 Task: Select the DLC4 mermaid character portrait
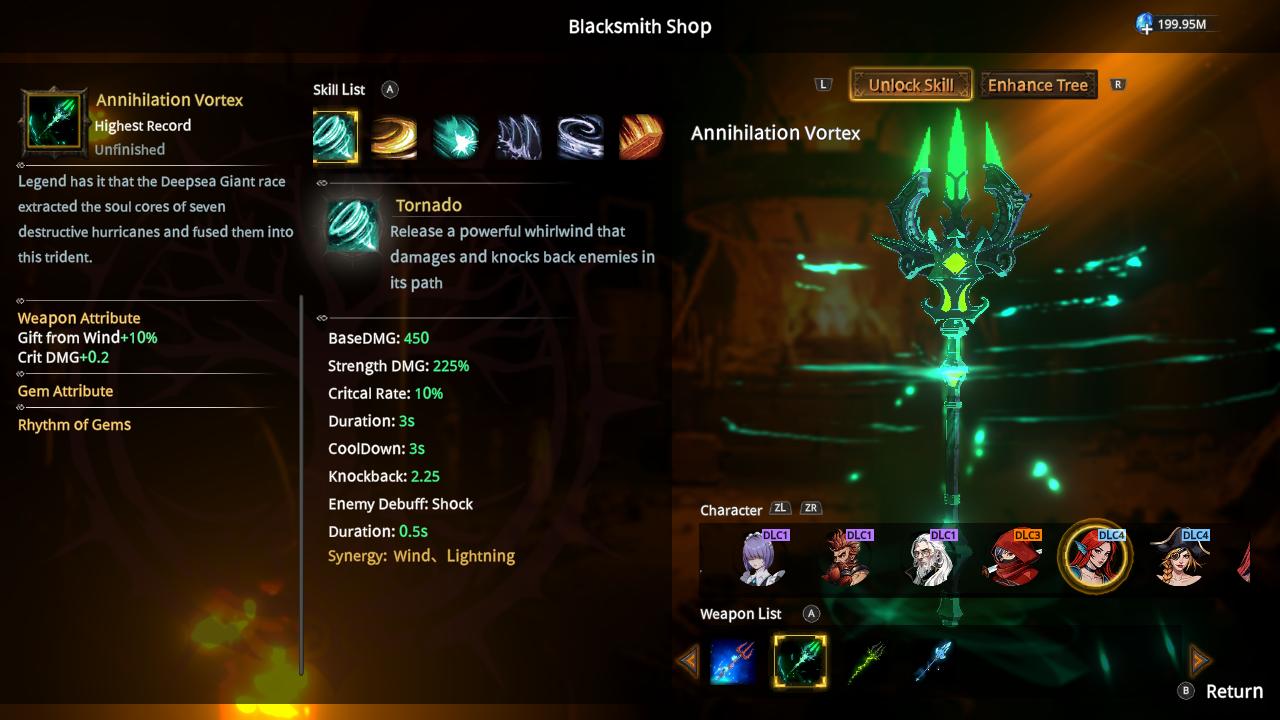click(1094, 562)
